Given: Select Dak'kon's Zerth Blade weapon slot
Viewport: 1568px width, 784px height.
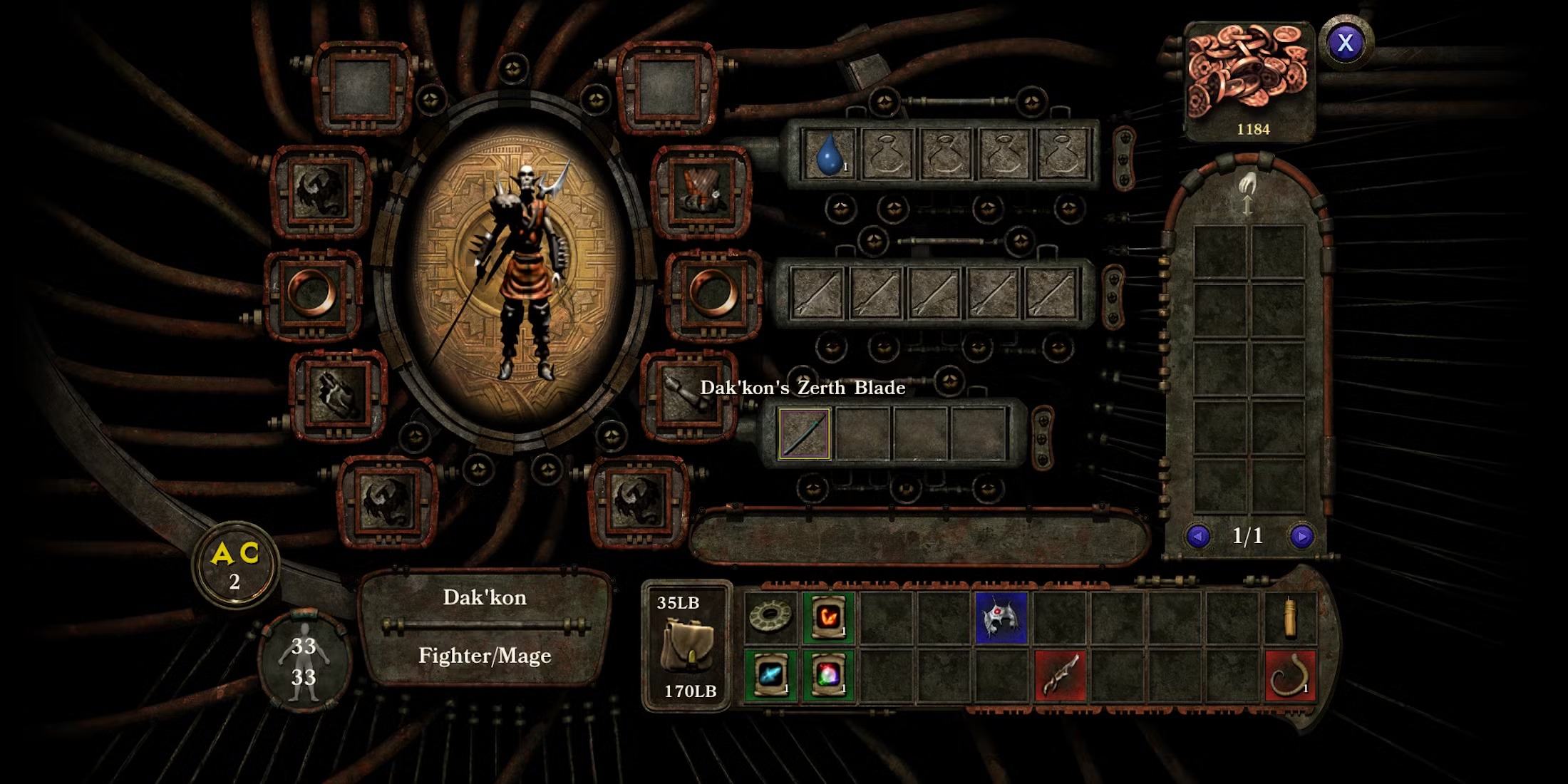Looking at the screenshot, I should coord(804,433).
